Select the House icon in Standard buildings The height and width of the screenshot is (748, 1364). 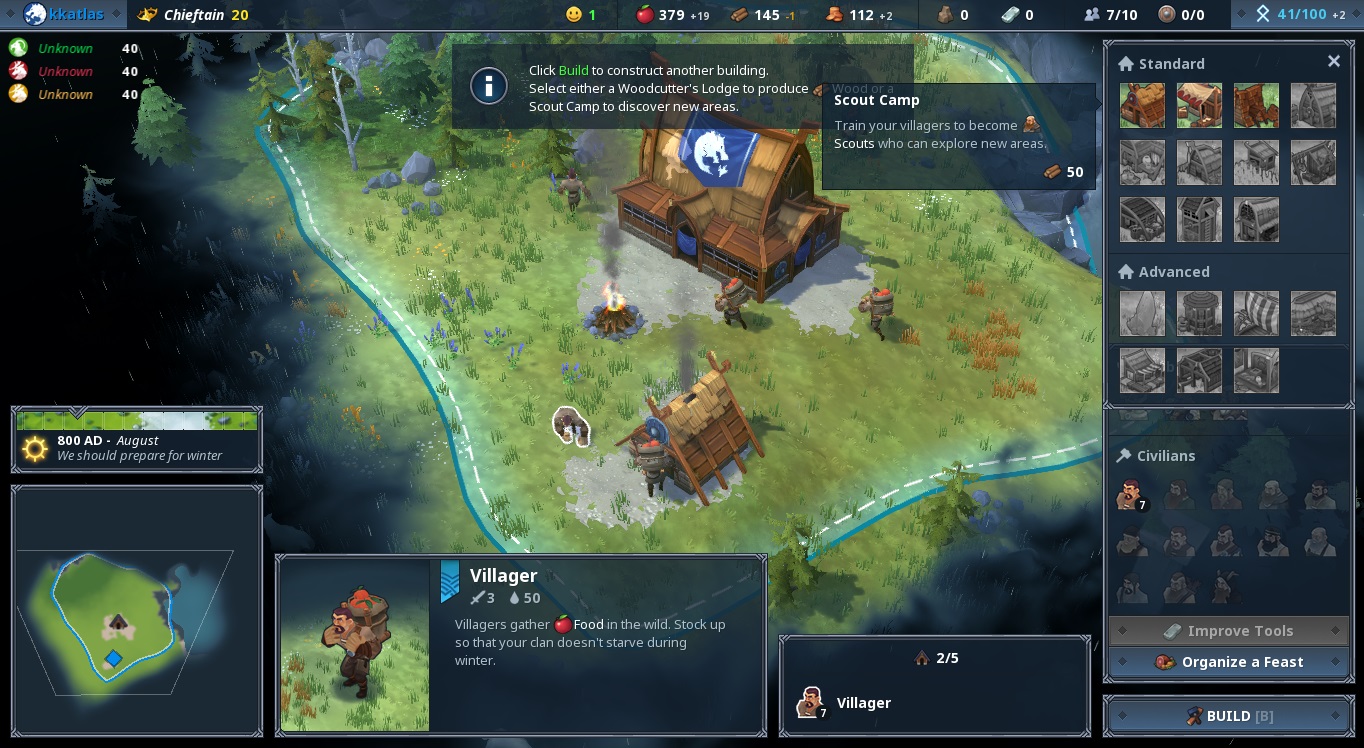tap(1142, 105)
